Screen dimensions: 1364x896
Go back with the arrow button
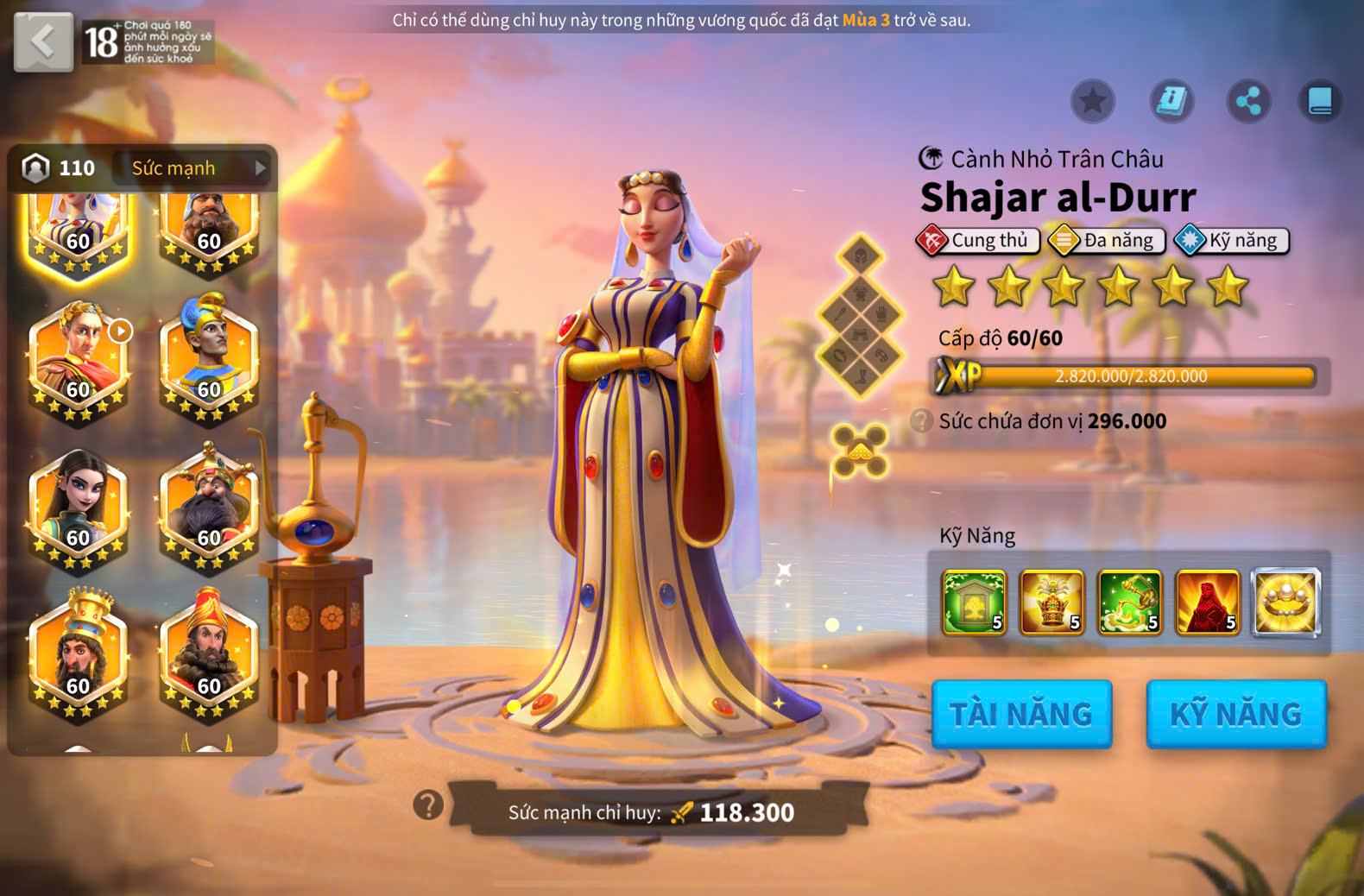point(42,41)
